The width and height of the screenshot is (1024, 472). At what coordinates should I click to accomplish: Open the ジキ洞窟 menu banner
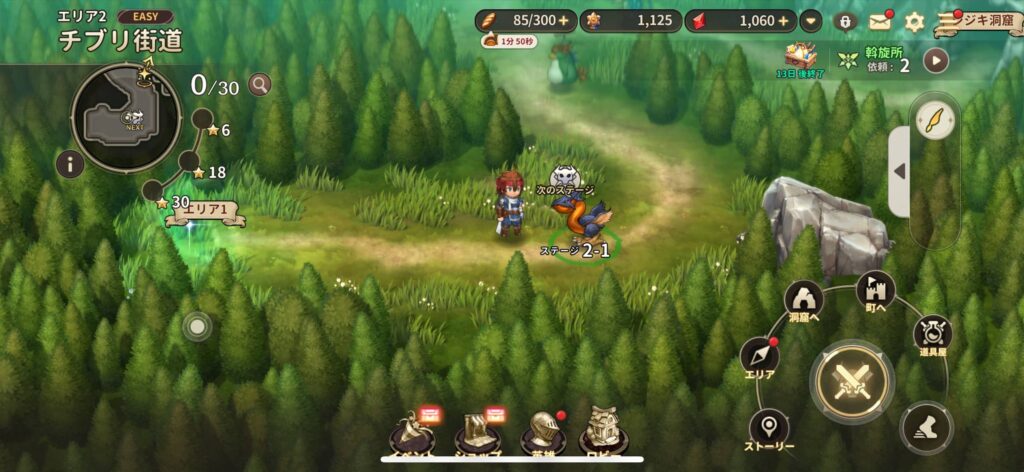click(x=978, y=22)
